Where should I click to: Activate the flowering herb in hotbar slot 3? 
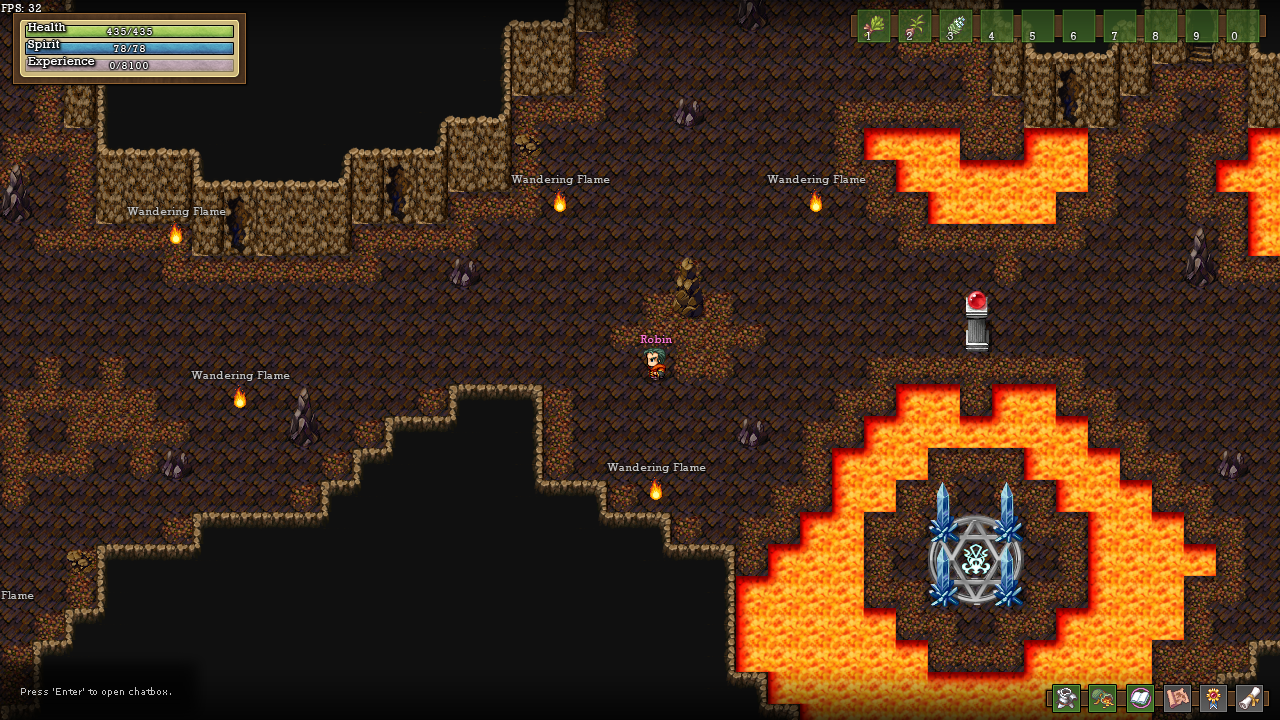(955, 26)
